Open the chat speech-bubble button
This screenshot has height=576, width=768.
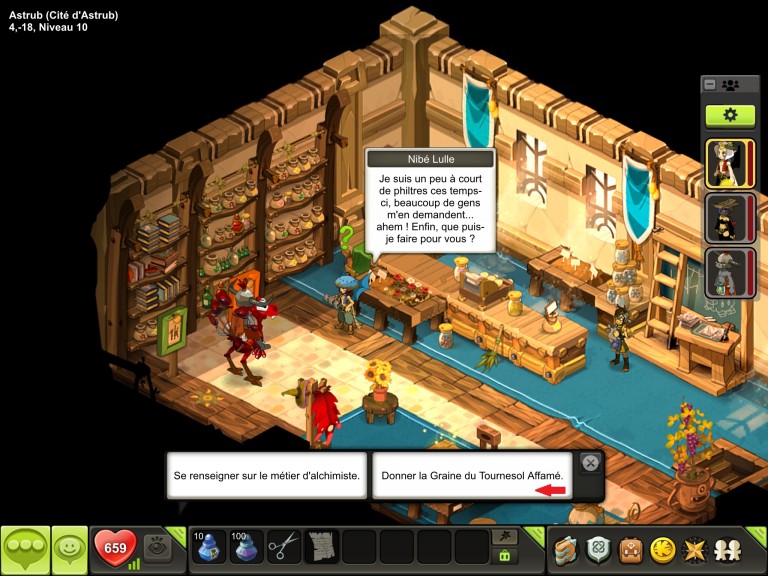tap(25, 549)
